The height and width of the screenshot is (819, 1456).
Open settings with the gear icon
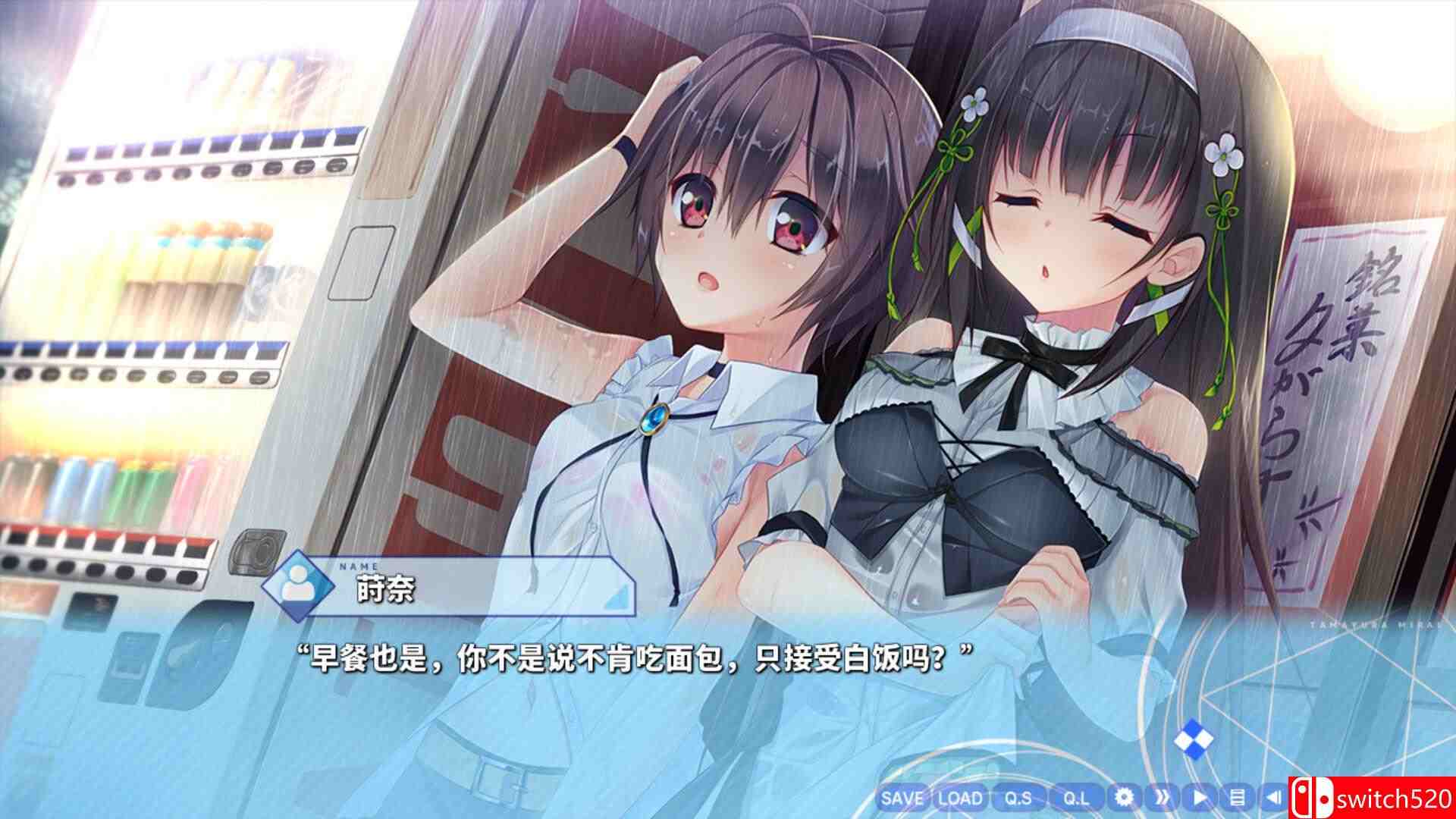(1124, 796)
